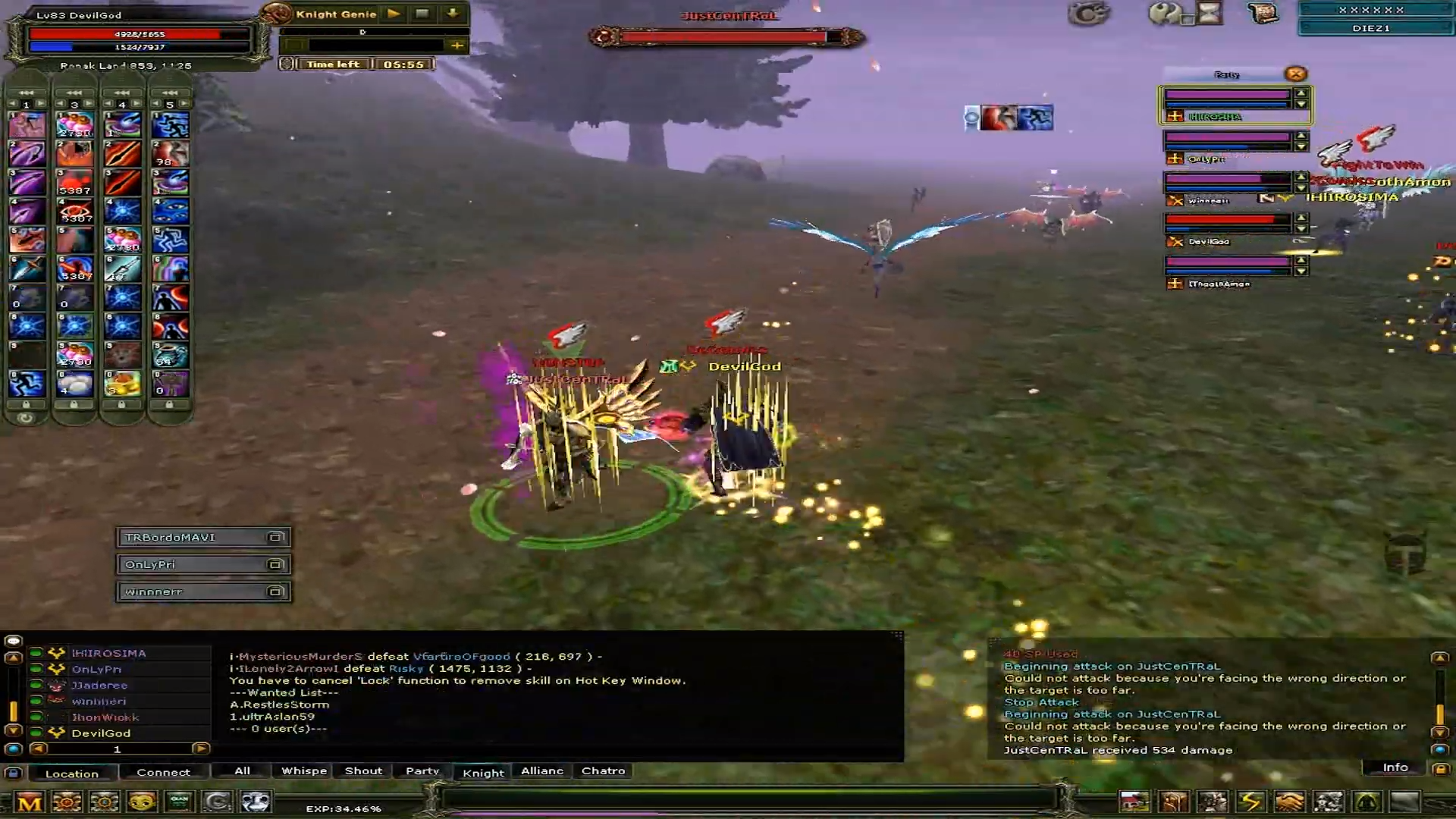The image size is (1456, 819).
Task: Show the All chat tab
Action: 242,770
